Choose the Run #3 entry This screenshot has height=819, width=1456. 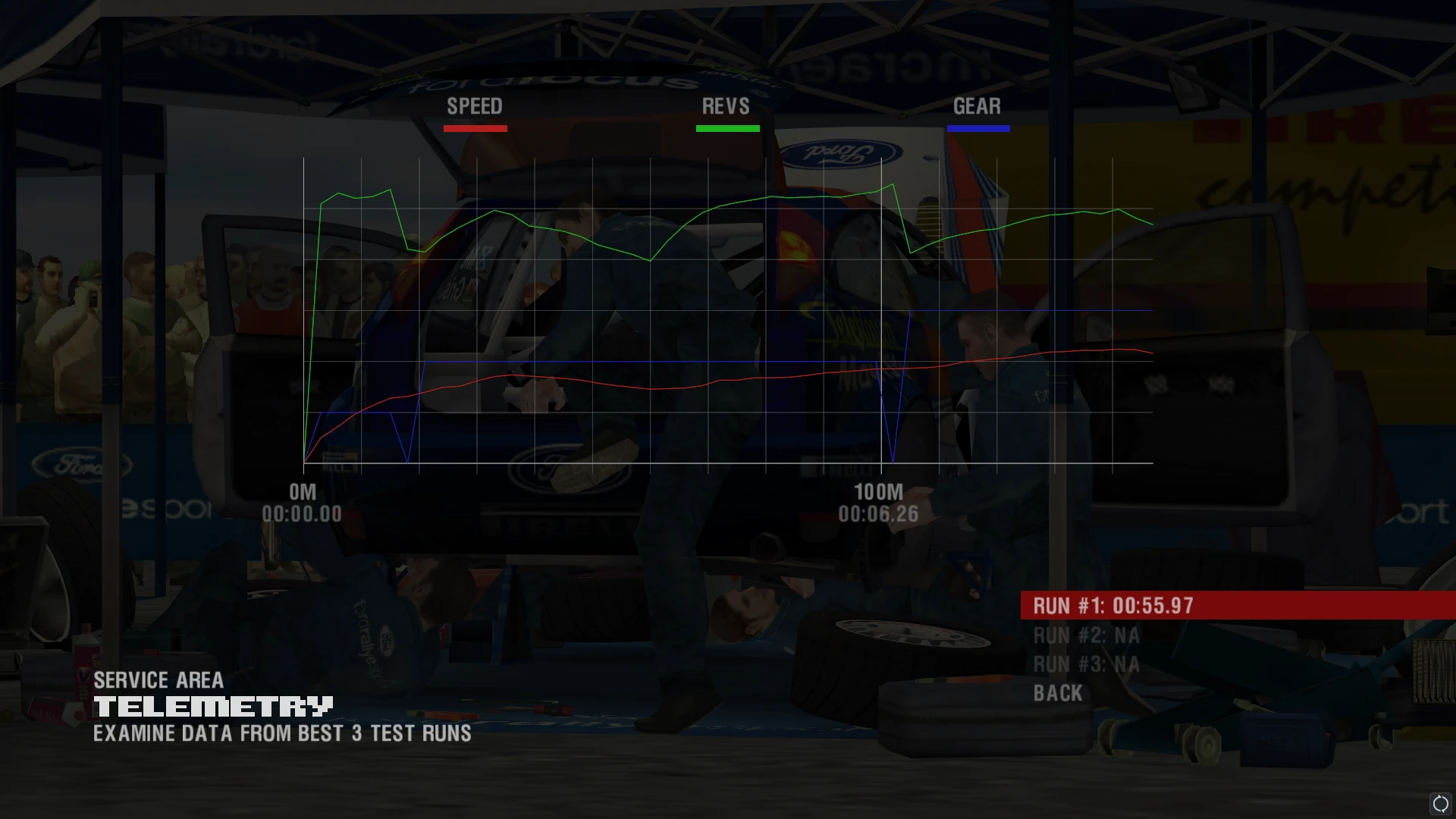(x=1086, y=665)
